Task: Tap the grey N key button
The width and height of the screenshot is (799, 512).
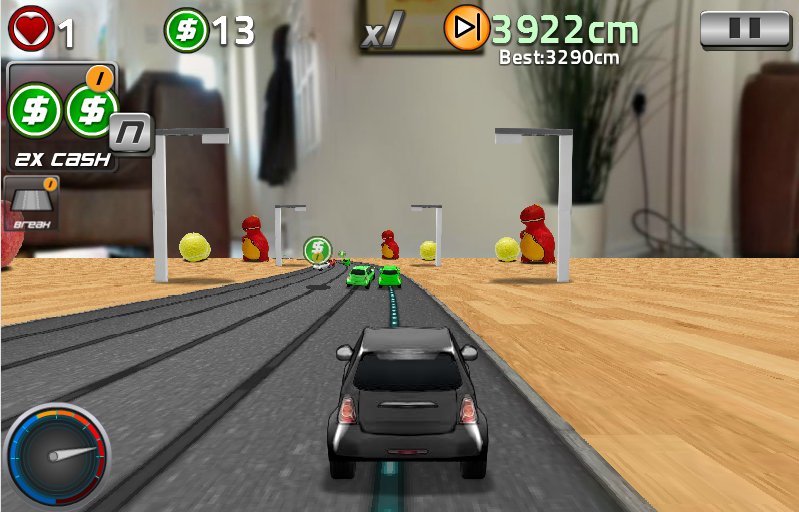Action: (131, 133)
